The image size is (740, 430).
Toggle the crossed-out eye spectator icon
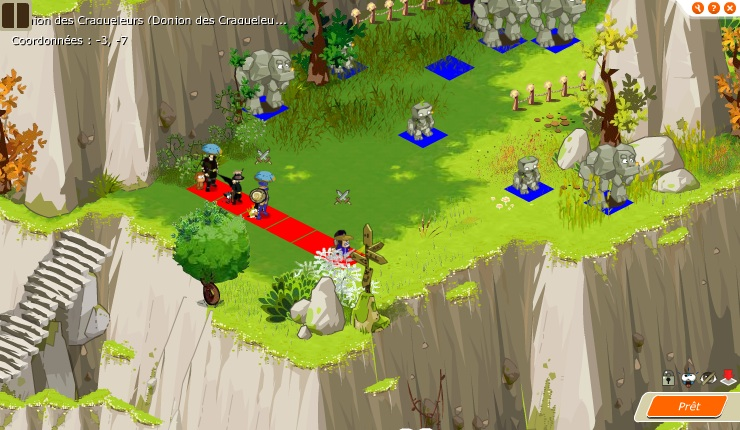pyautogui.click(x=708, y=378)
